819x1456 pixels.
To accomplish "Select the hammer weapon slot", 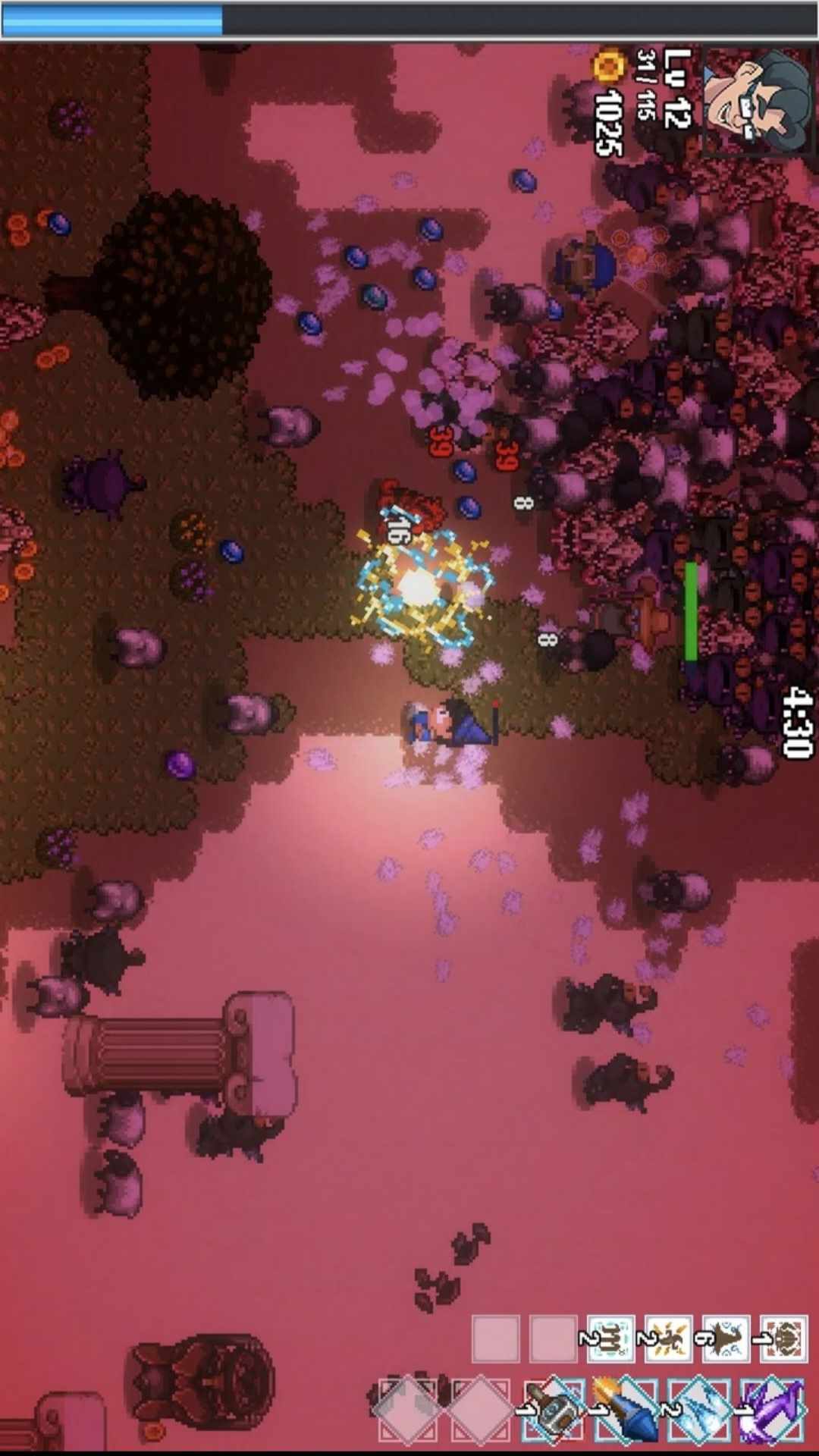I will [x=553, y=1409].
